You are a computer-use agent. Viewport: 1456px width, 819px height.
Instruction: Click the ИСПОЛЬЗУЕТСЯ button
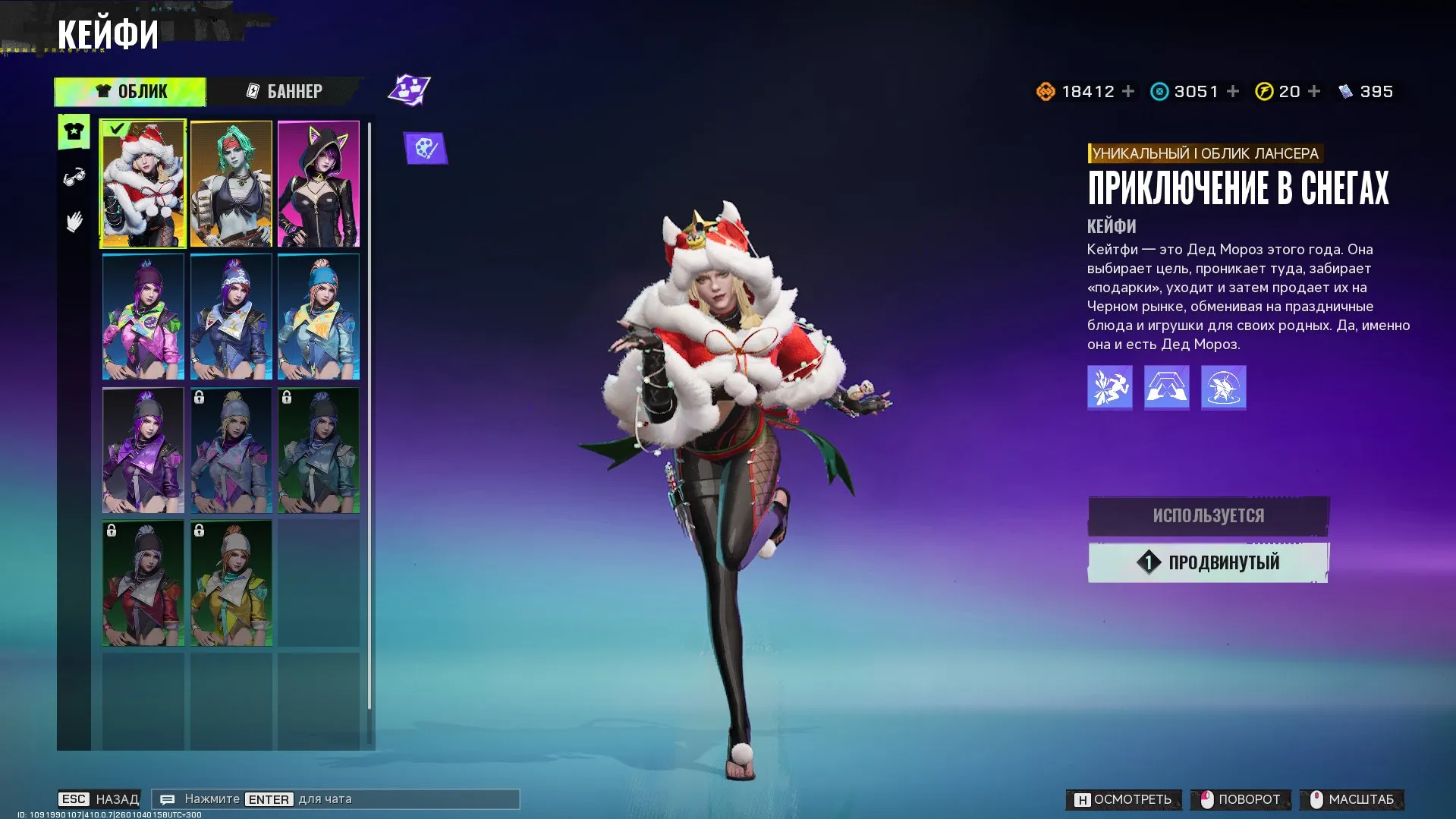coord(1208,516)
